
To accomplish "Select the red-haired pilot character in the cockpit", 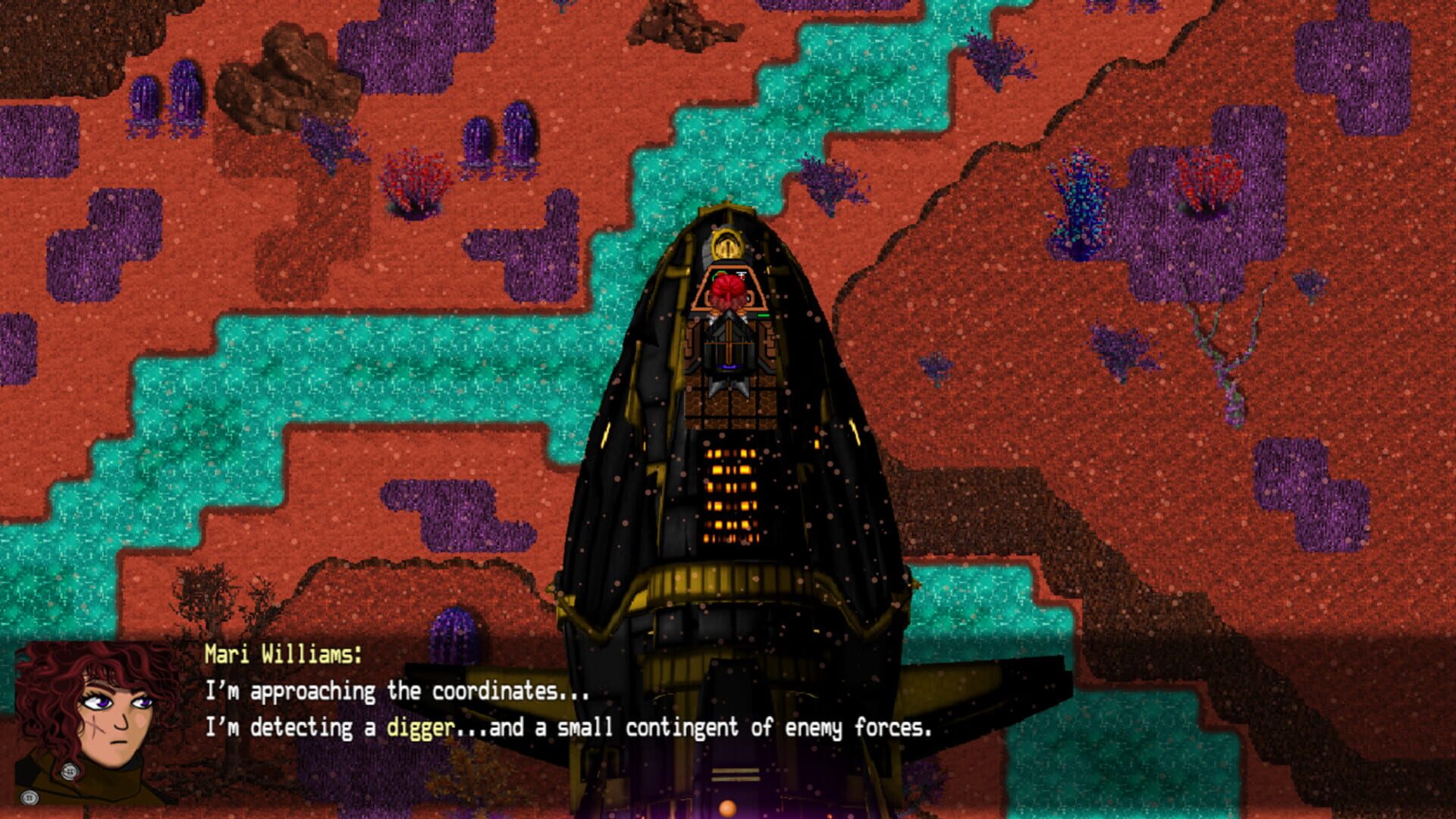I will point(730,286).
